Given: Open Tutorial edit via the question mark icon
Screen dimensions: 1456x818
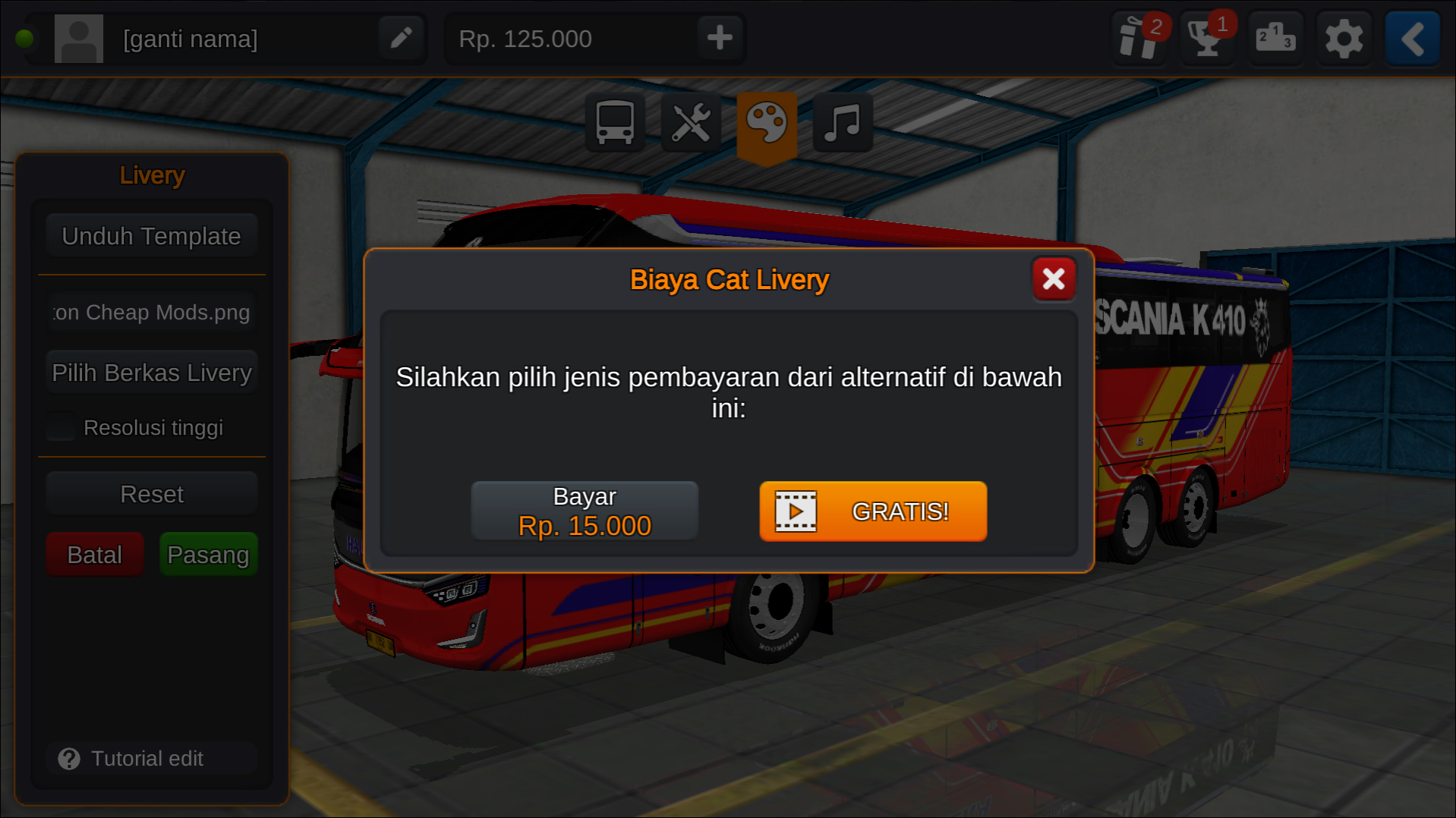Looking at the screenshot, I should point(69,758).
